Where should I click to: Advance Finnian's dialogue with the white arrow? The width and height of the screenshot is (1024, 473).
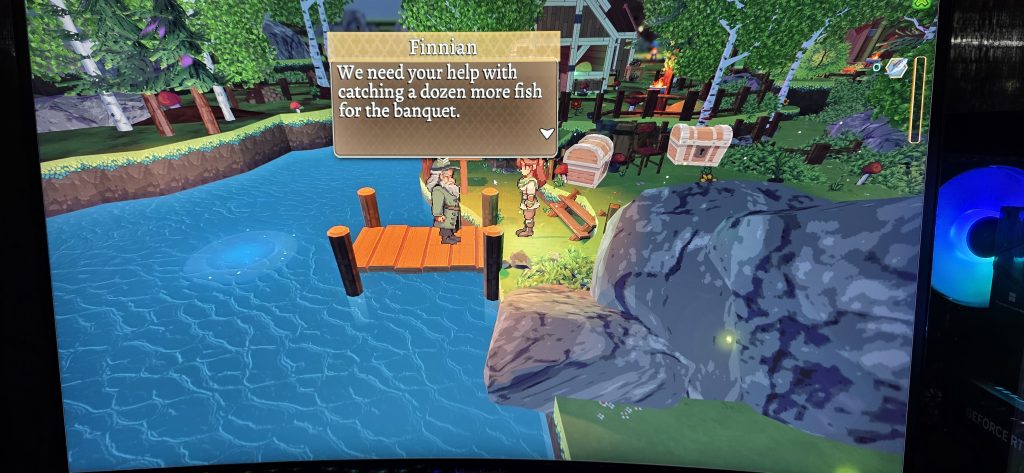click(546, 133)
